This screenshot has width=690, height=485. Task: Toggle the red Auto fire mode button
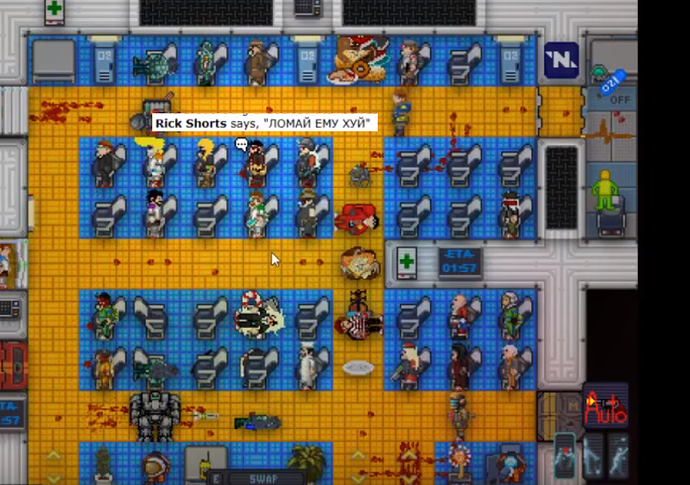coord(606,405)
